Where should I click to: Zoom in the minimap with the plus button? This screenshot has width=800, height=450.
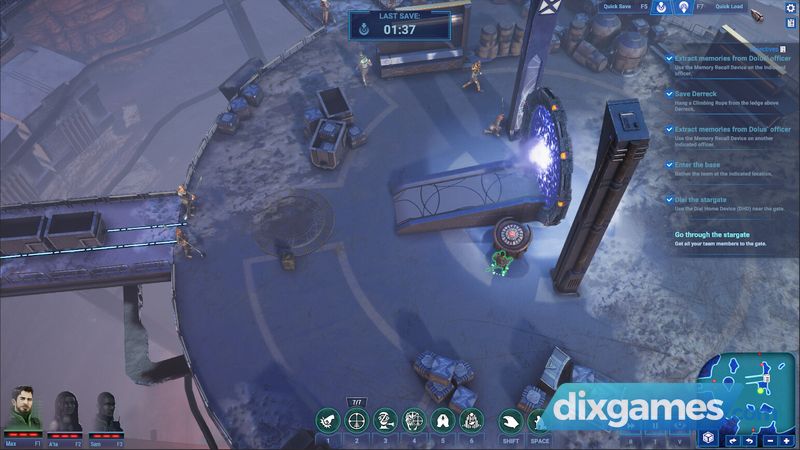pos(786,440)
